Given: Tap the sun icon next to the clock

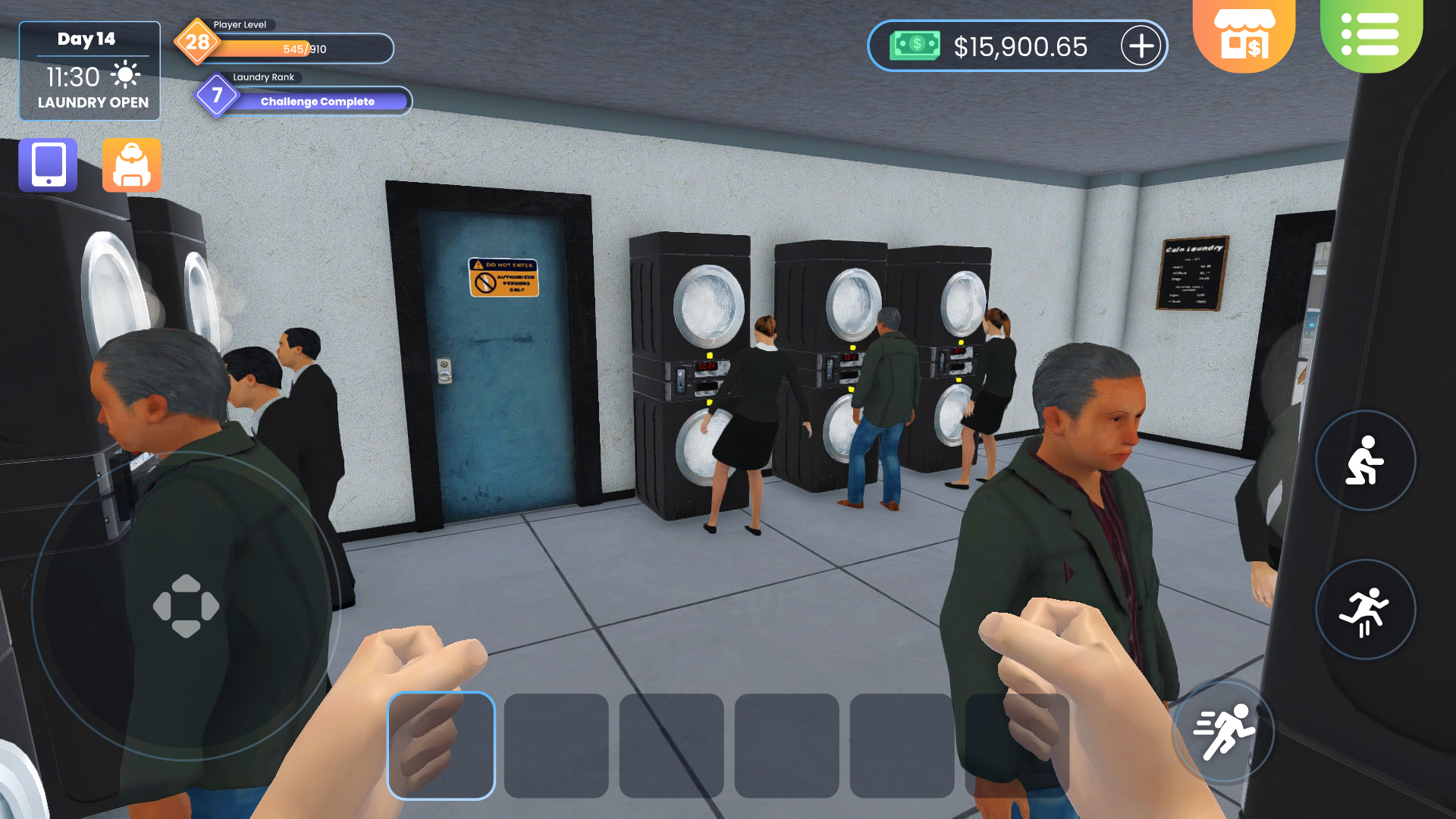Looking at the screenshot, I should pos(124,74).
